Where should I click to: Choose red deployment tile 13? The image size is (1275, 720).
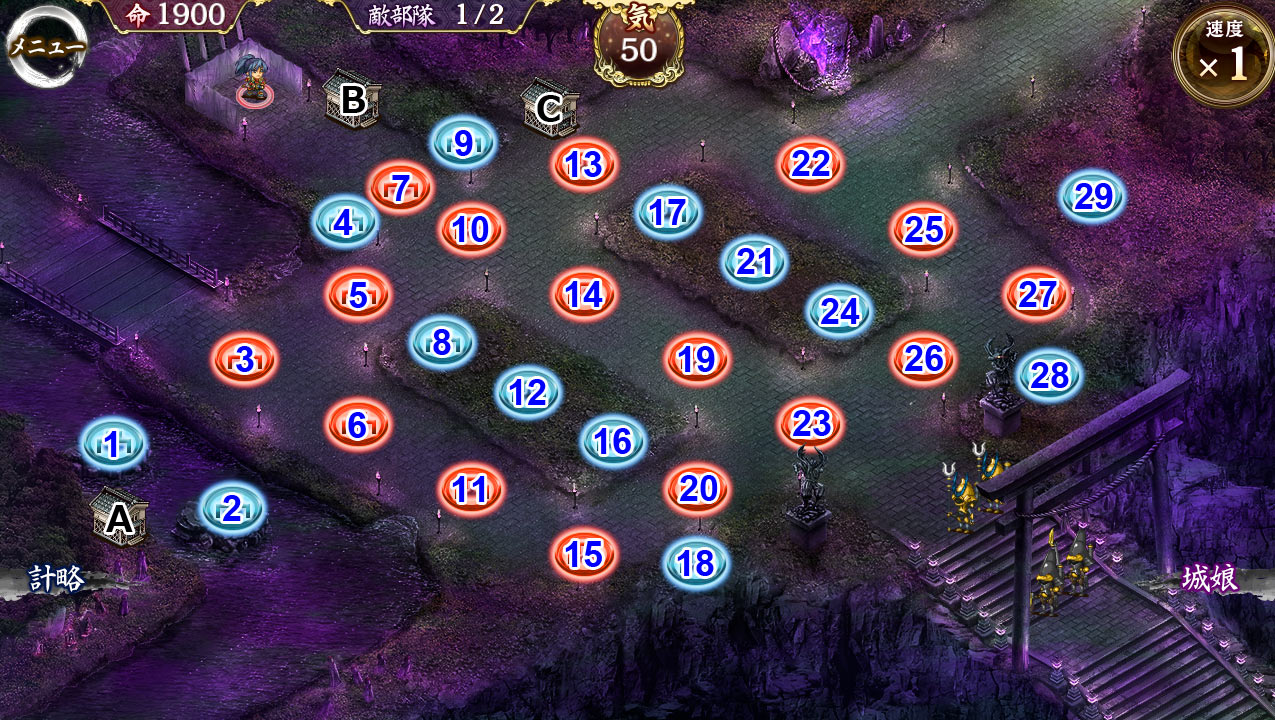pos(584,164)
